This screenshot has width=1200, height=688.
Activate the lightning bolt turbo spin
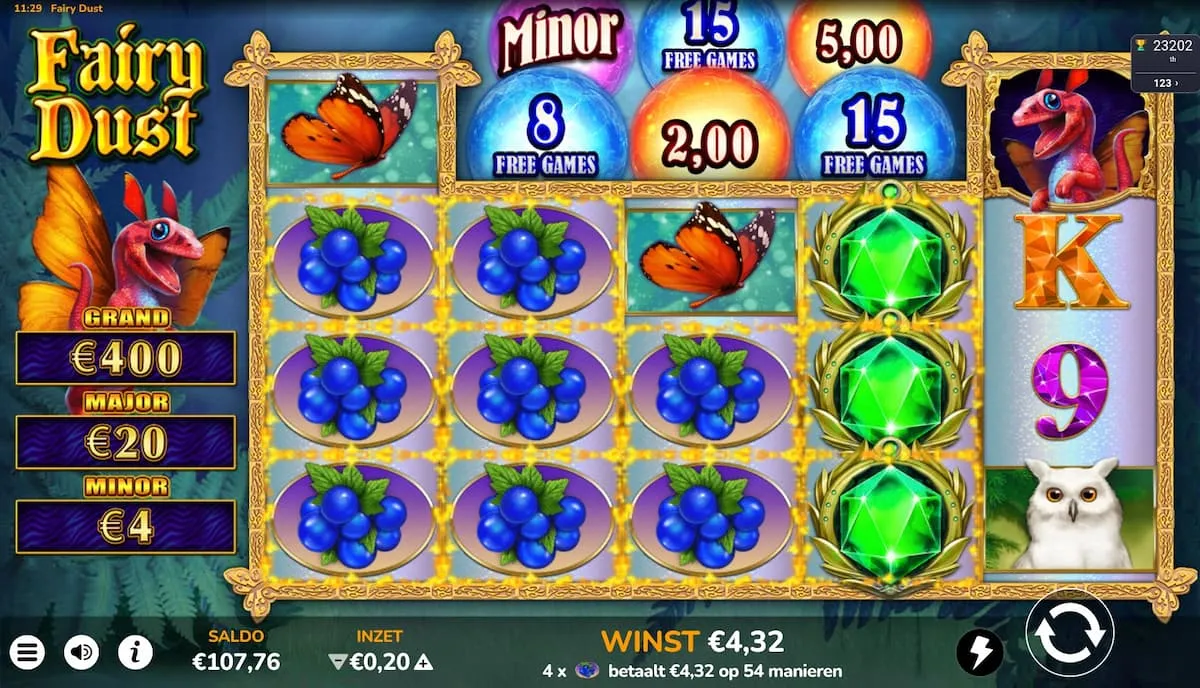979,653
